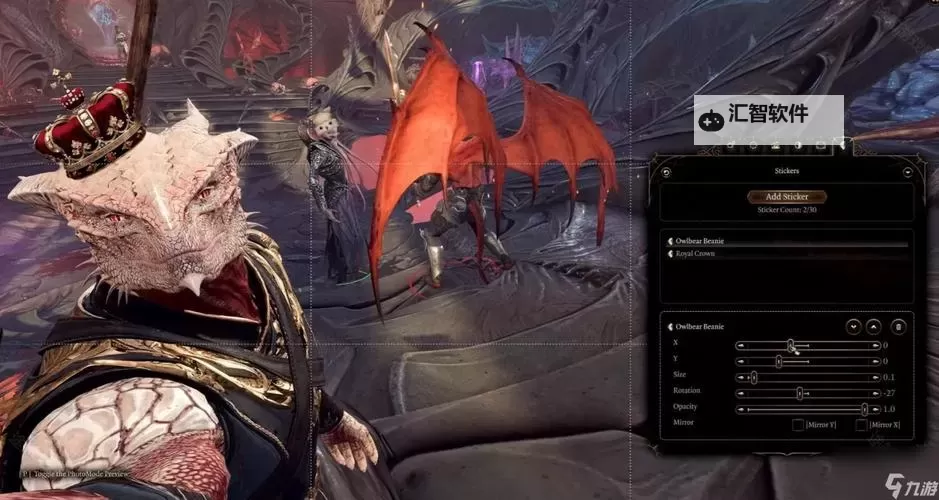Select Owlbear Beanie in the sticker list
This screenshot has height=500, width=939.
tap(700, 241)
